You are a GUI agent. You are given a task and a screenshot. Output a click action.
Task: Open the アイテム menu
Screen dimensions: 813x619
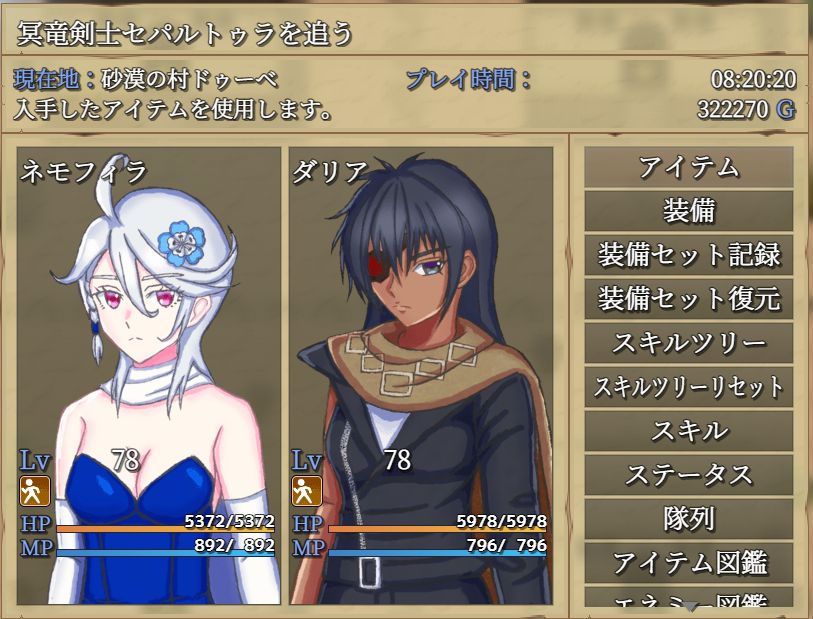(688, 167)
